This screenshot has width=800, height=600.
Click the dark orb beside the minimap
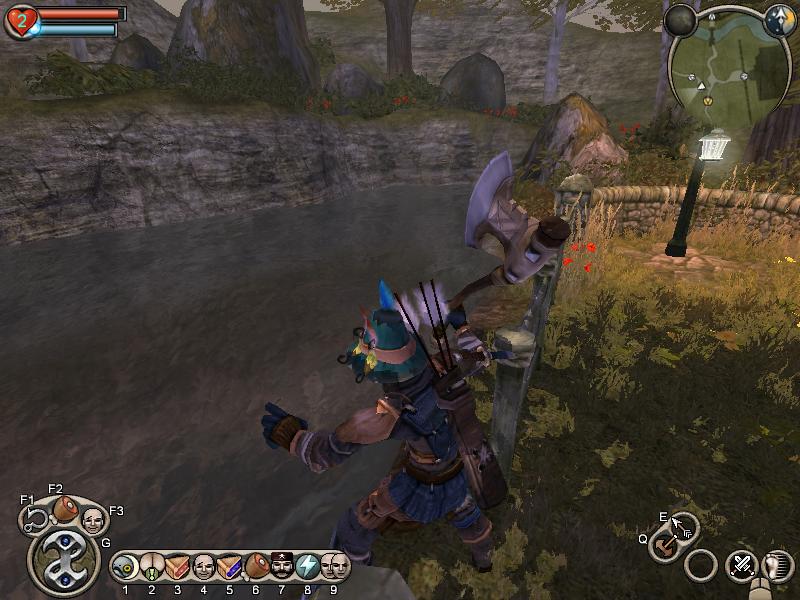[x=680, y=20]
